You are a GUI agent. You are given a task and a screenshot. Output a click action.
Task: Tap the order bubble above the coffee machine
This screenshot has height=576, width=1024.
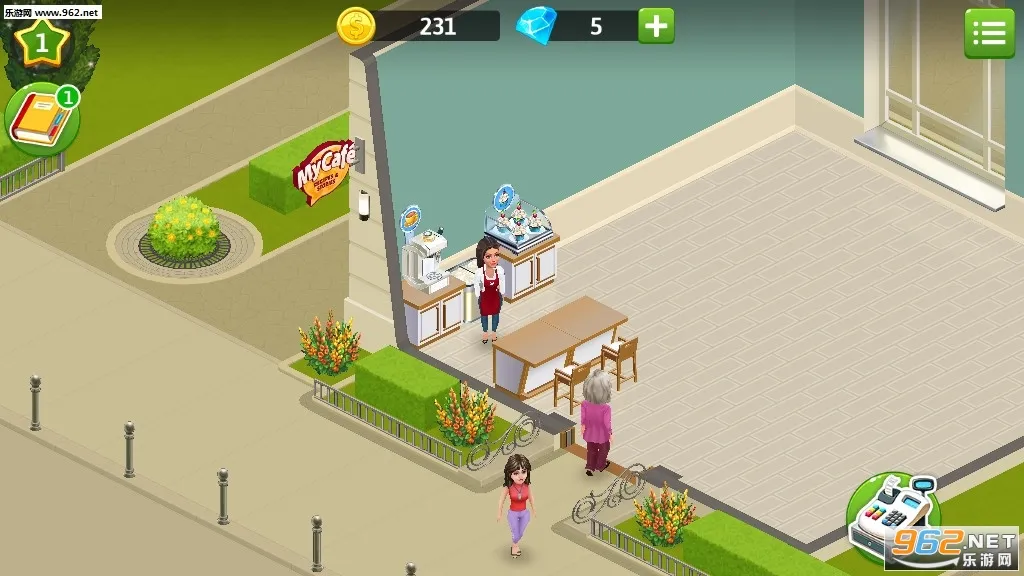[410, 216]
